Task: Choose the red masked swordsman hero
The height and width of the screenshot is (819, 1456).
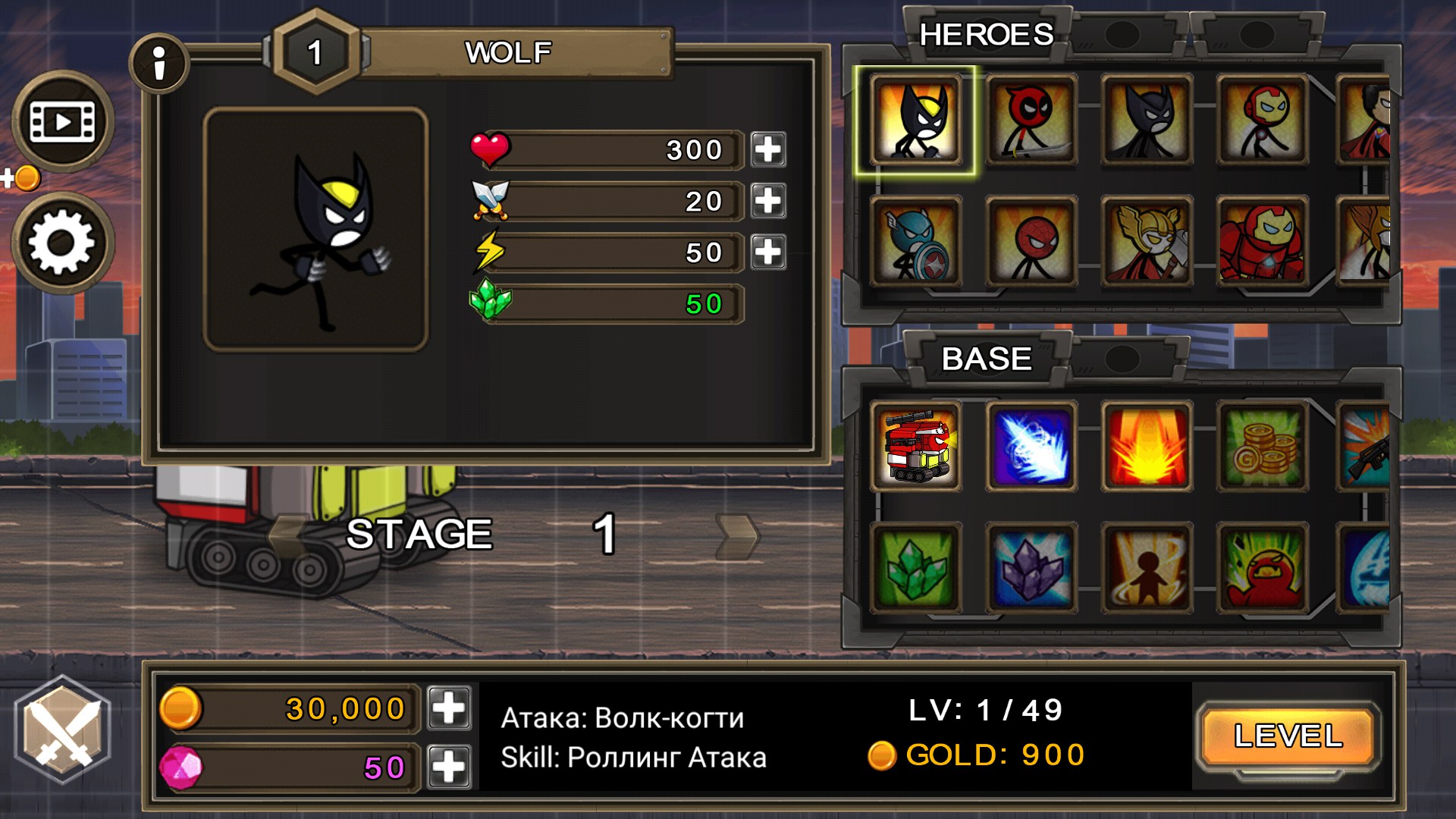Action: 1031,120
